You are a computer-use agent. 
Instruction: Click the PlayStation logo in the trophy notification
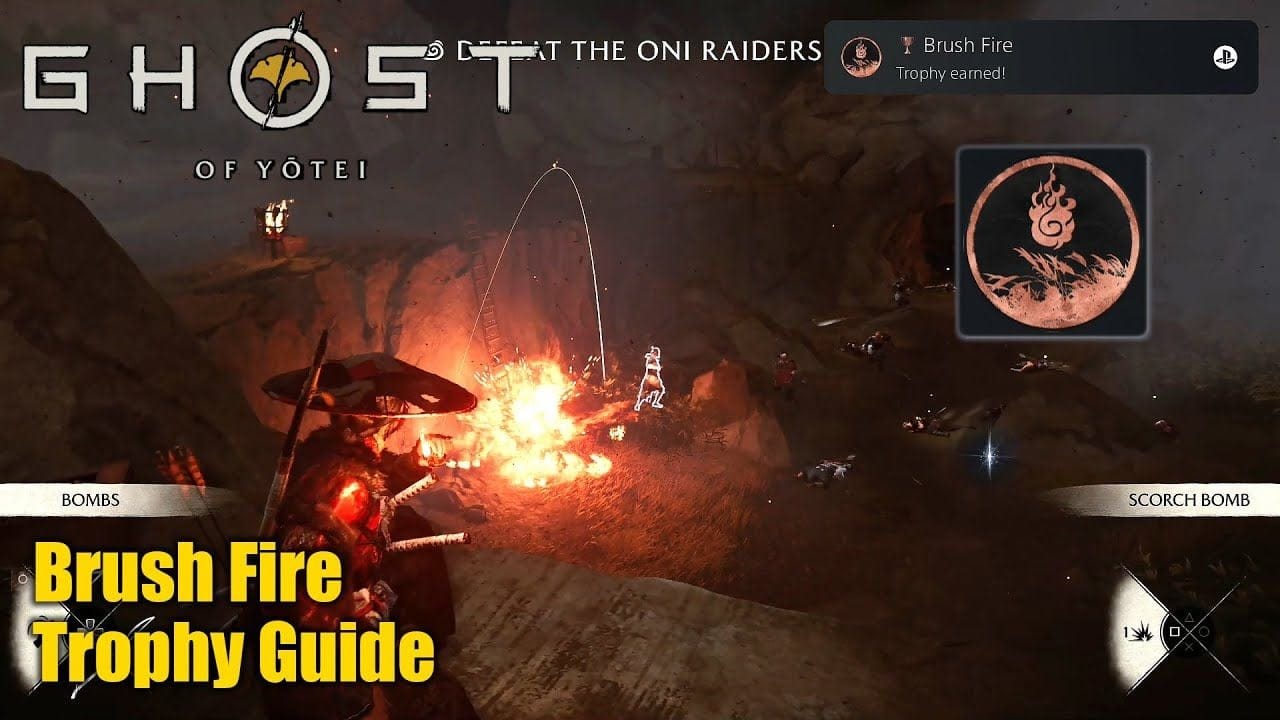pos(1224,57)
